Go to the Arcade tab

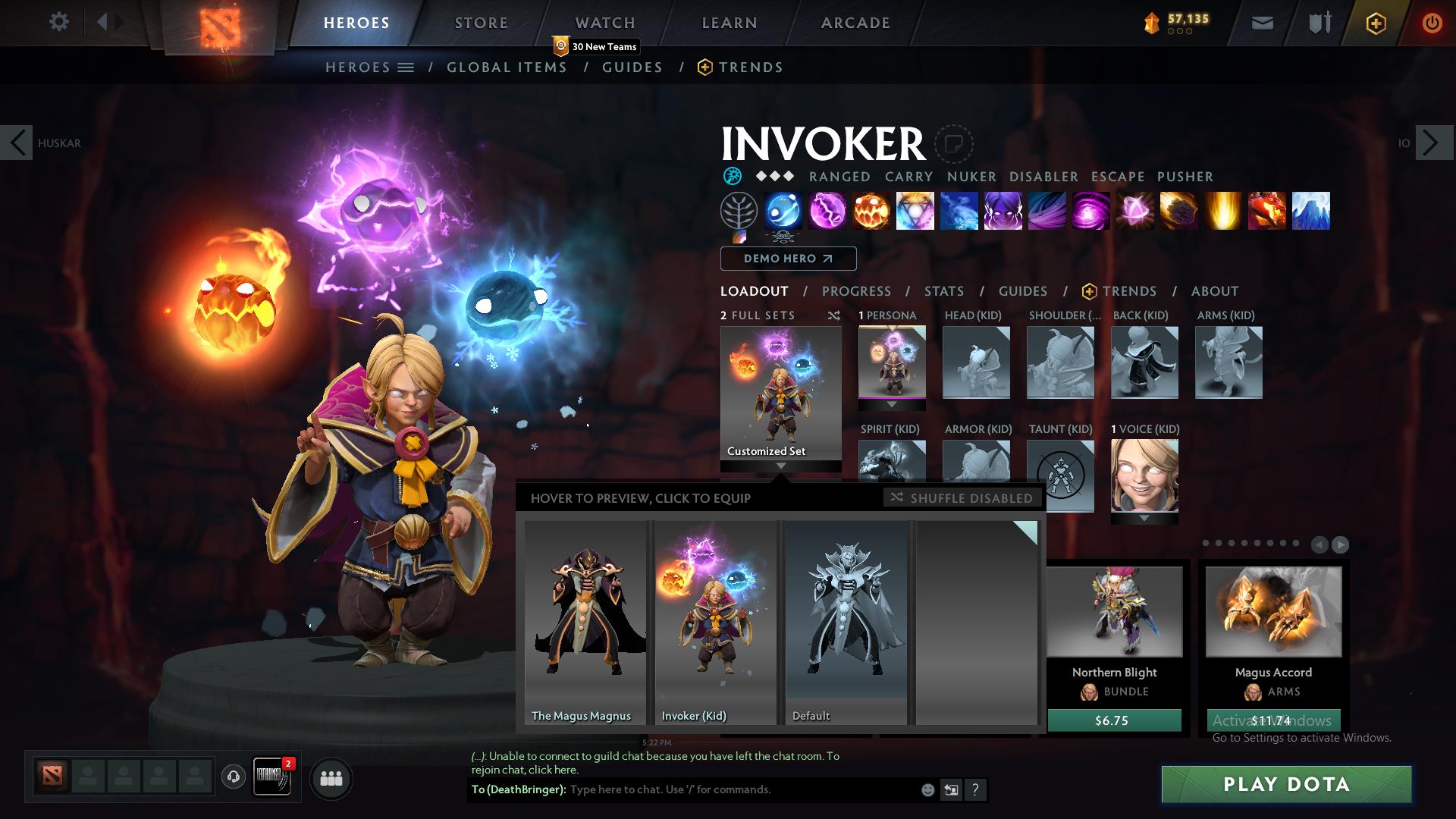click(855, 23)
